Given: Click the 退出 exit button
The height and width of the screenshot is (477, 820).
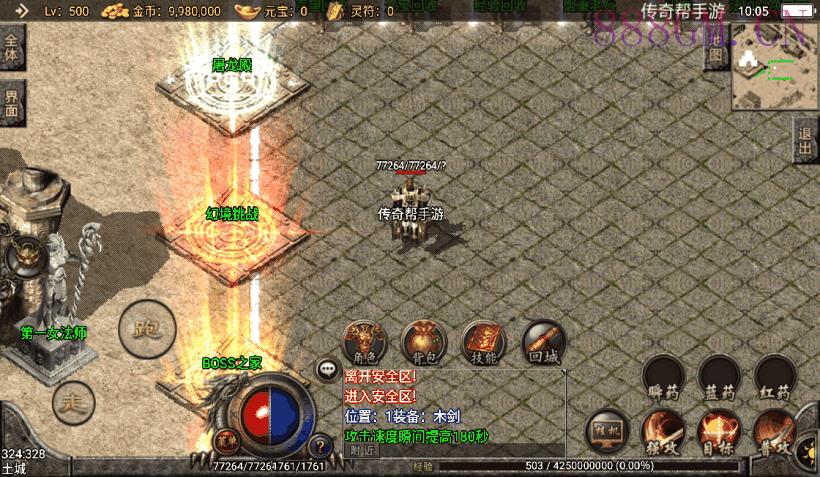Looking at the screenshot, I should 805,141.
